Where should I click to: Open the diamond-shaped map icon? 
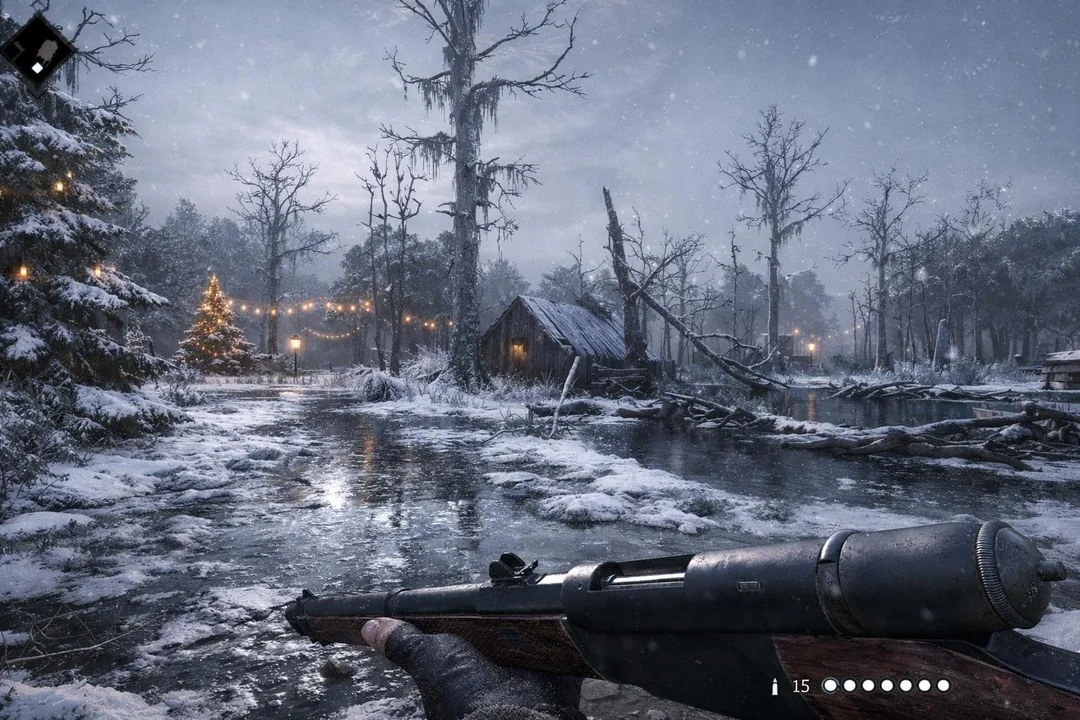click(37, 50)
